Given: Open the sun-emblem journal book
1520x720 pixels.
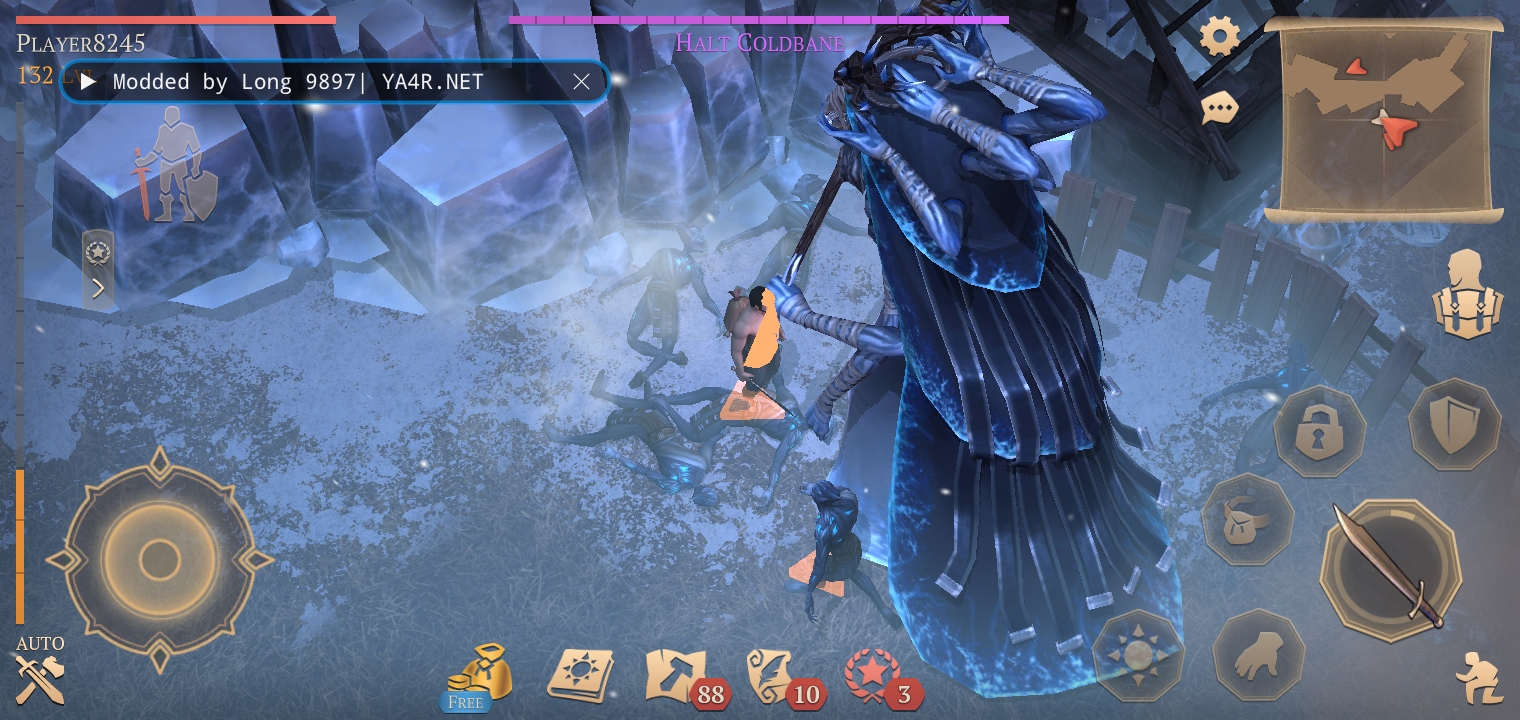Looking at the screenshot, I should [579, 675].
